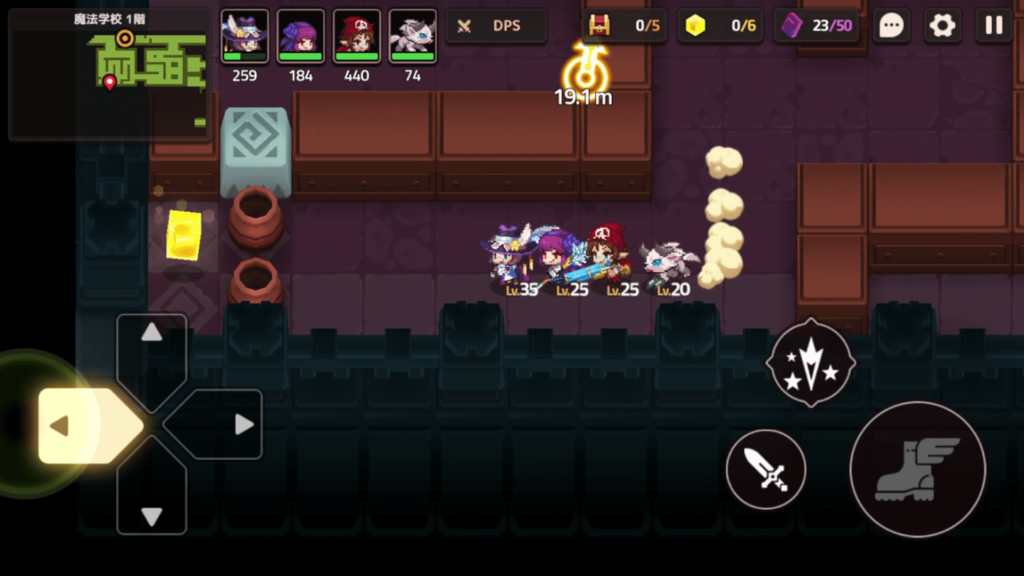
Task: Select the witch hat hero portrait
Action: click(x=244, y=36)
